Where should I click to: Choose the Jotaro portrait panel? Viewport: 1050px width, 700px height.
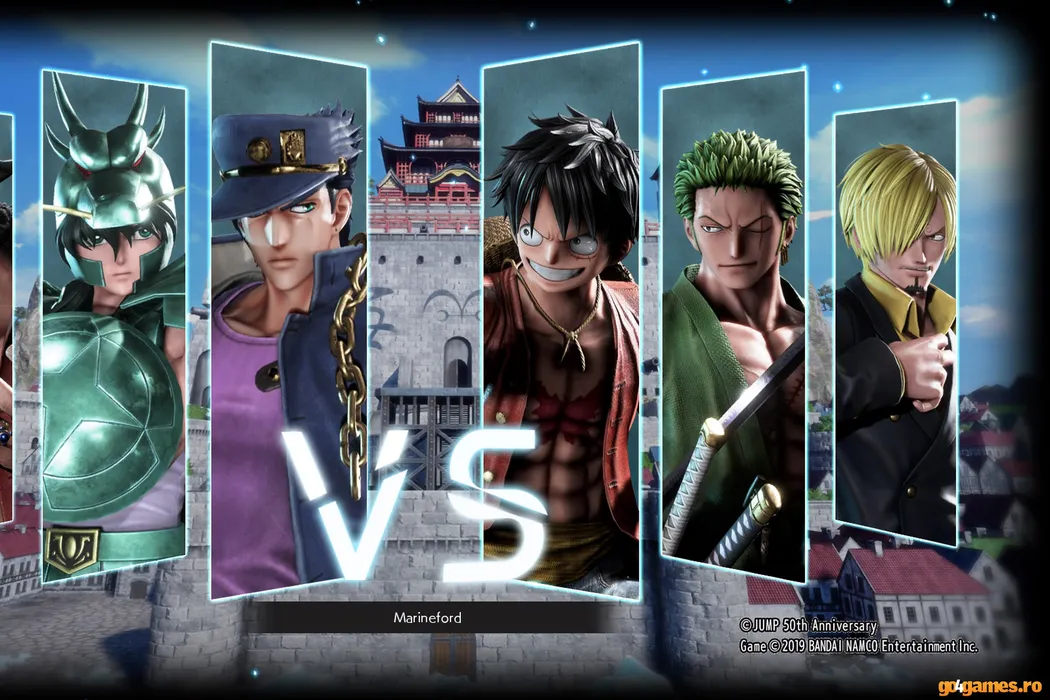[288, 320]
